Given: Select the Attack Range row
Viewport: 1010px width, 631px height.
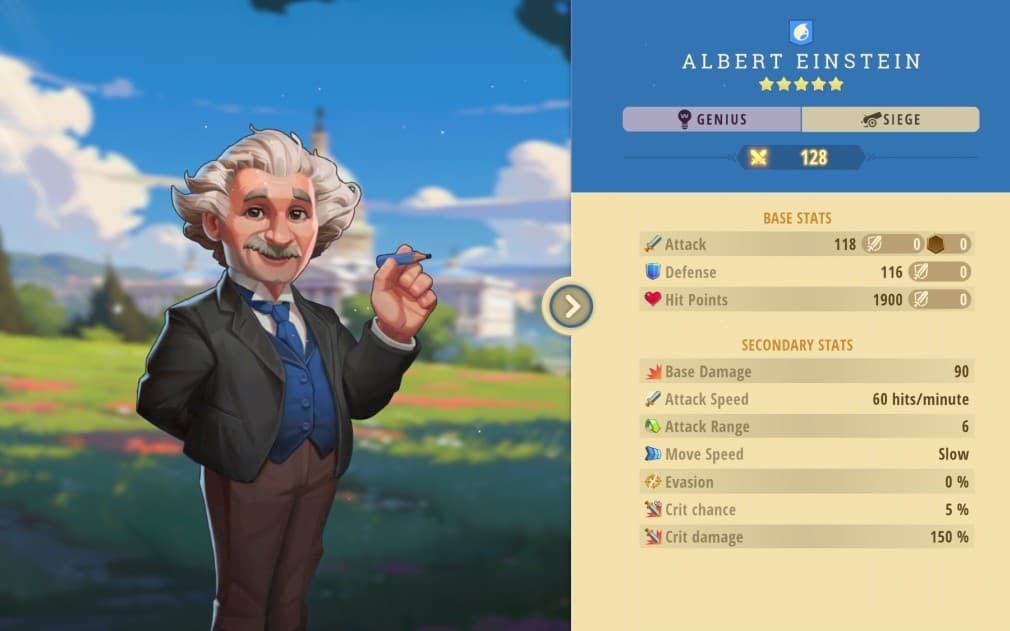Looking at the screenshot, I should [x=805, y=427].
